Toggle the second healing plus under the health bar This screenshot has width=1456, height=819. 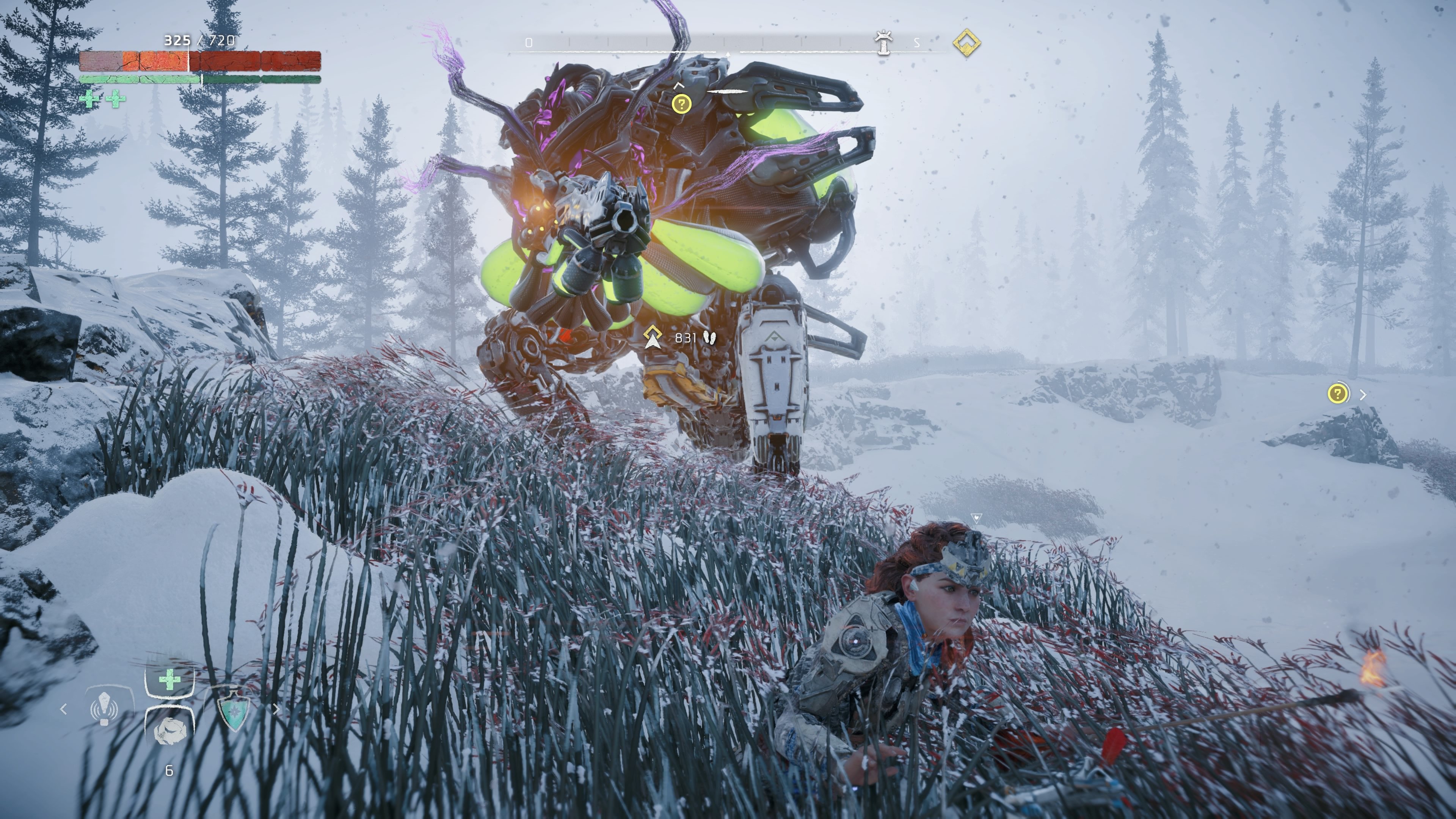point(116,99)
